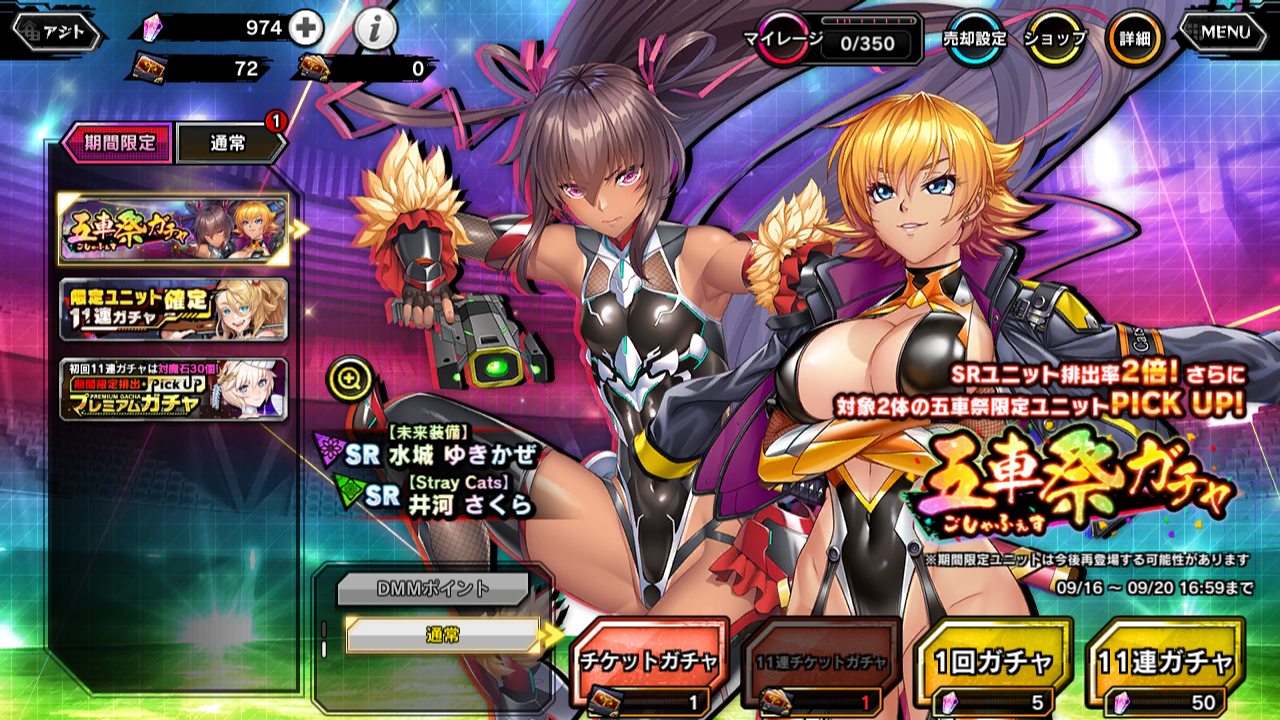Add more gems with plus button
This screenshot has height=720, width=1280.
tap(305, 29)
